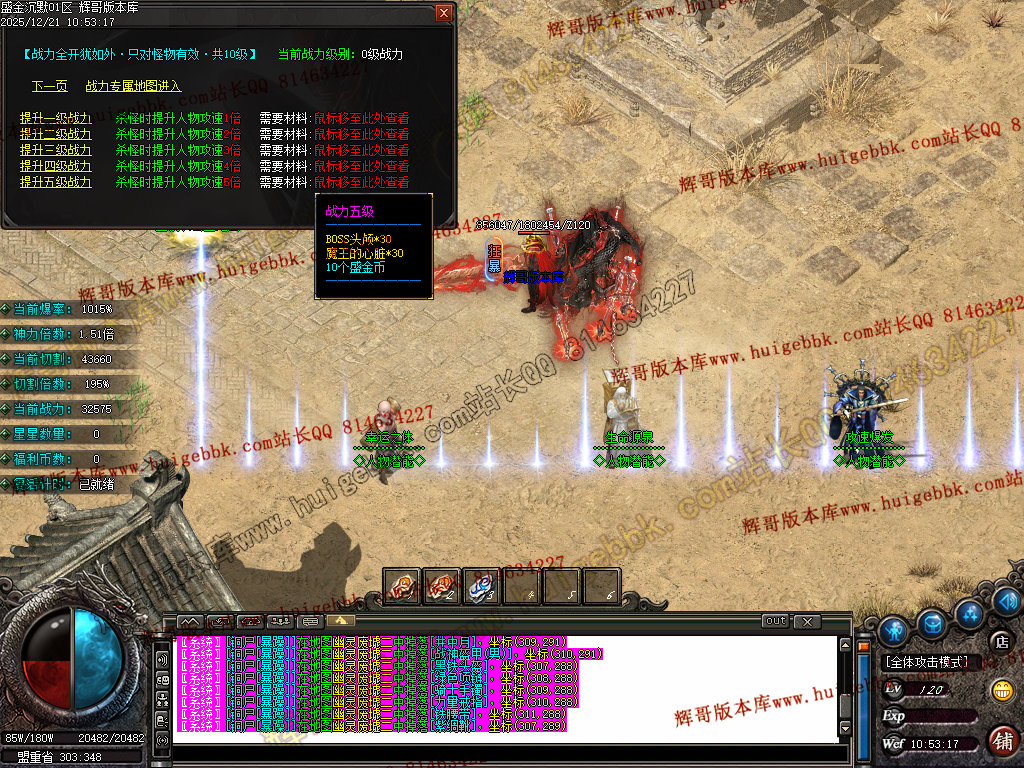The height and width of the screenshot is (768, 1024).
Task: Open the character equipment panel icon
Action: tap(894, 630)
